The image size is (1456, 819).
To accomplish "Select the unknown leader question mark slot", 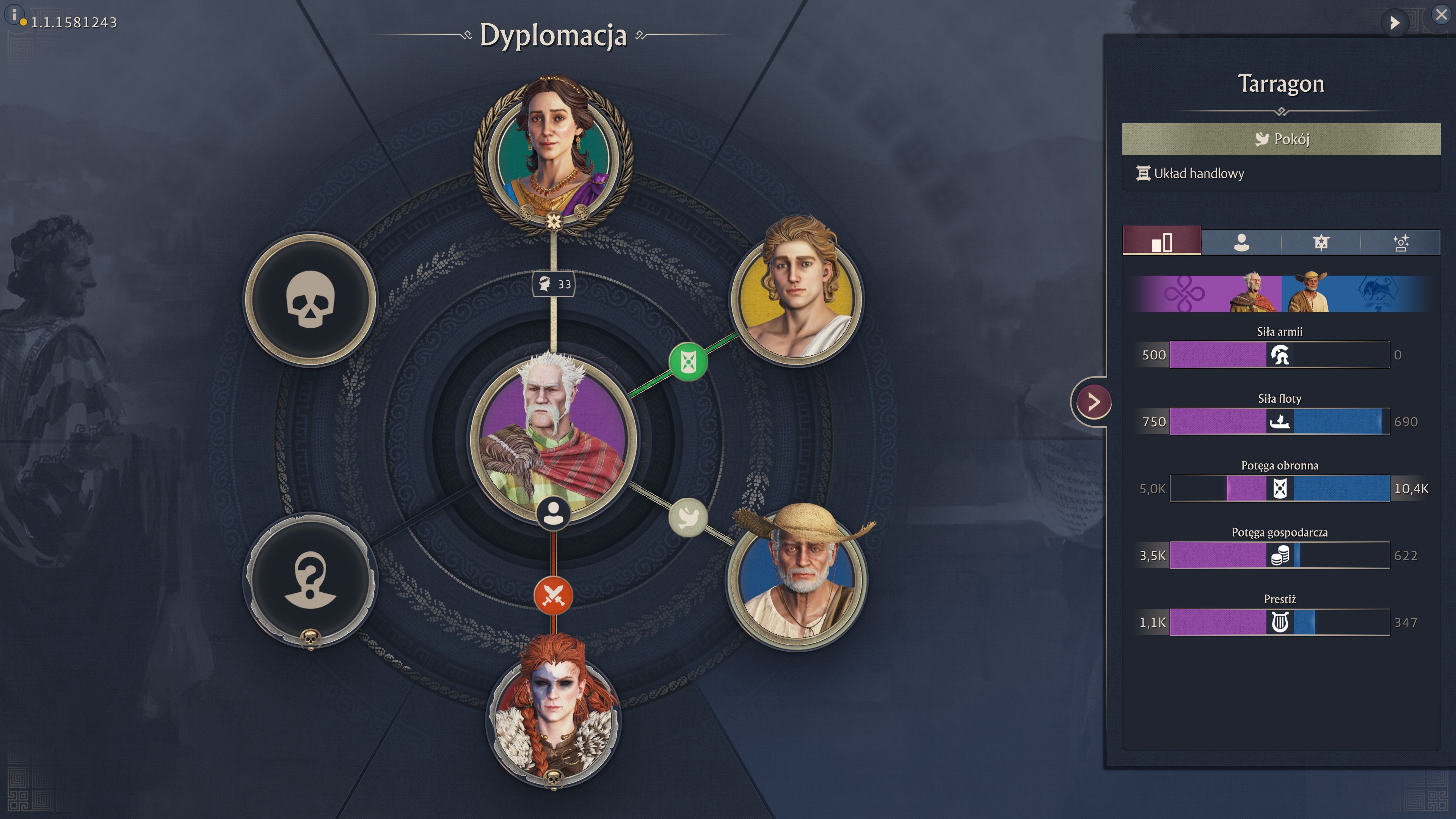I will pos(310,580).
